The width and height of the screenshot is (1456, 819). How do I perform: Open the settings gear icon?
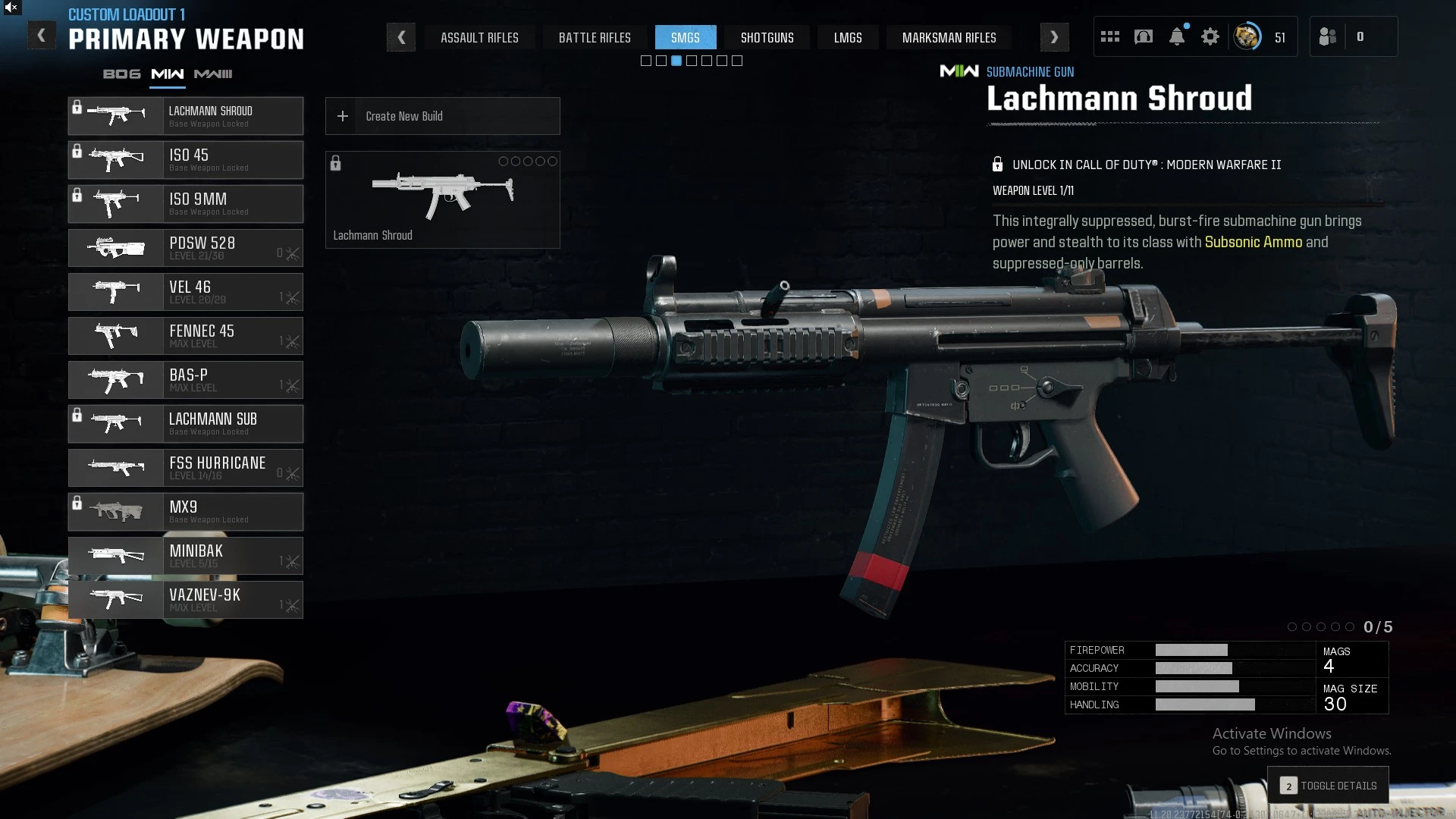tap(1210, 36)
